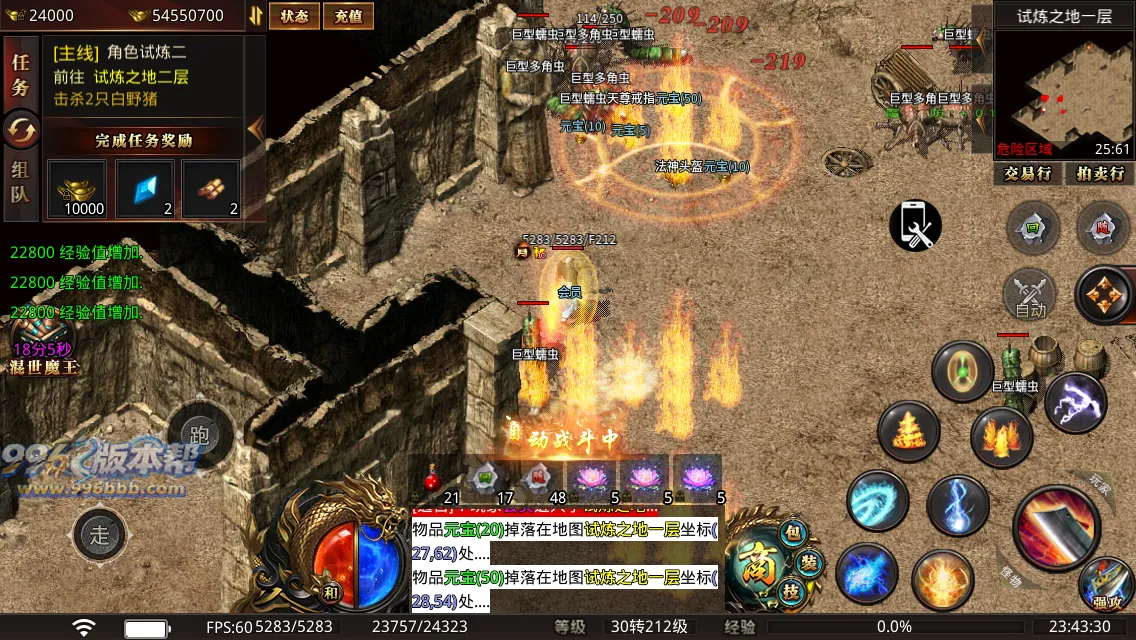Click the phone repair tool overlay icon
This screenshot has height=640, width=1136.
click(915, 226)
